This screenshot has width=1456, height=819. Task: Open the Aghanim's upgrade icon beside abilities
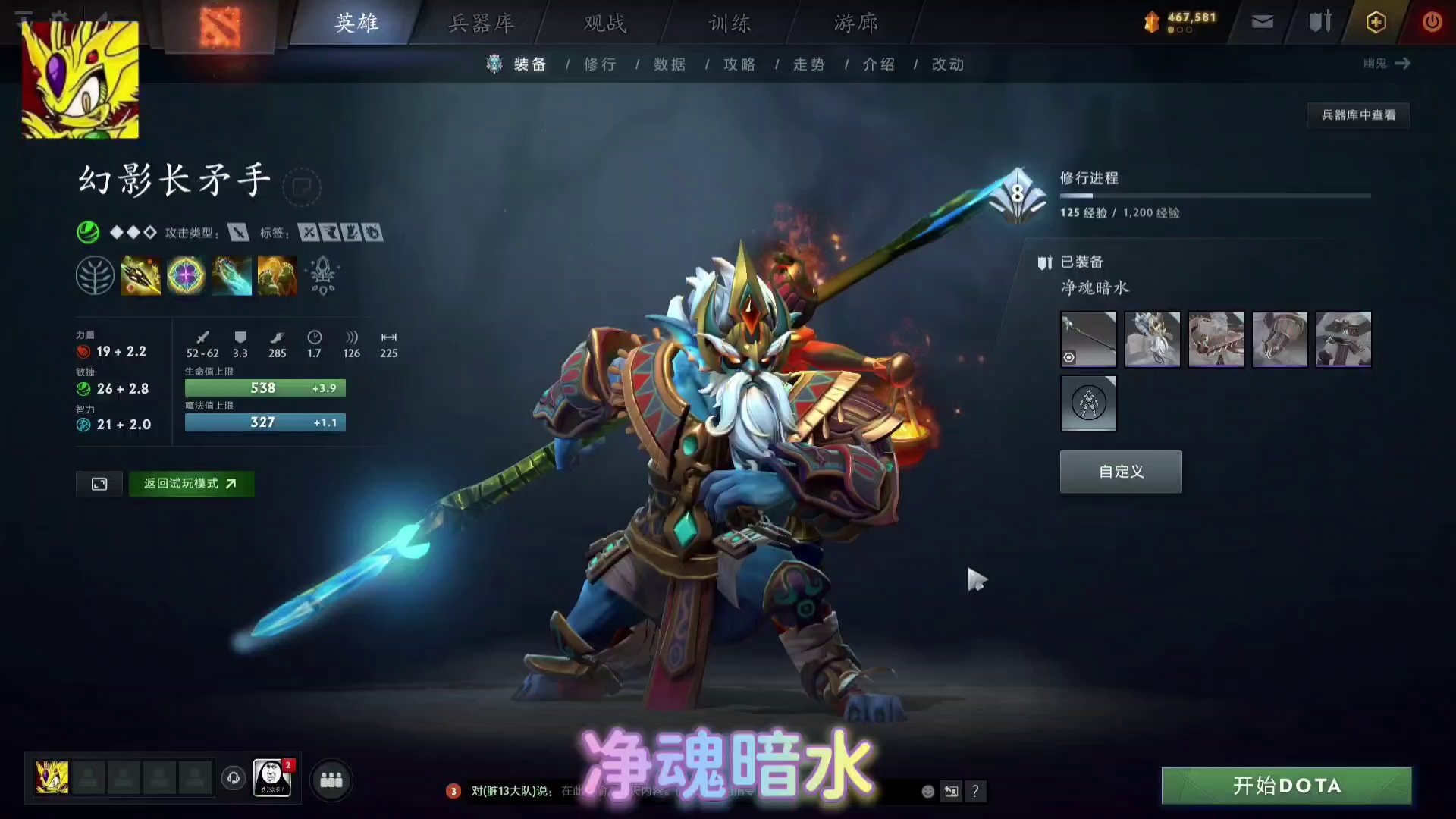tap(322, 275)
